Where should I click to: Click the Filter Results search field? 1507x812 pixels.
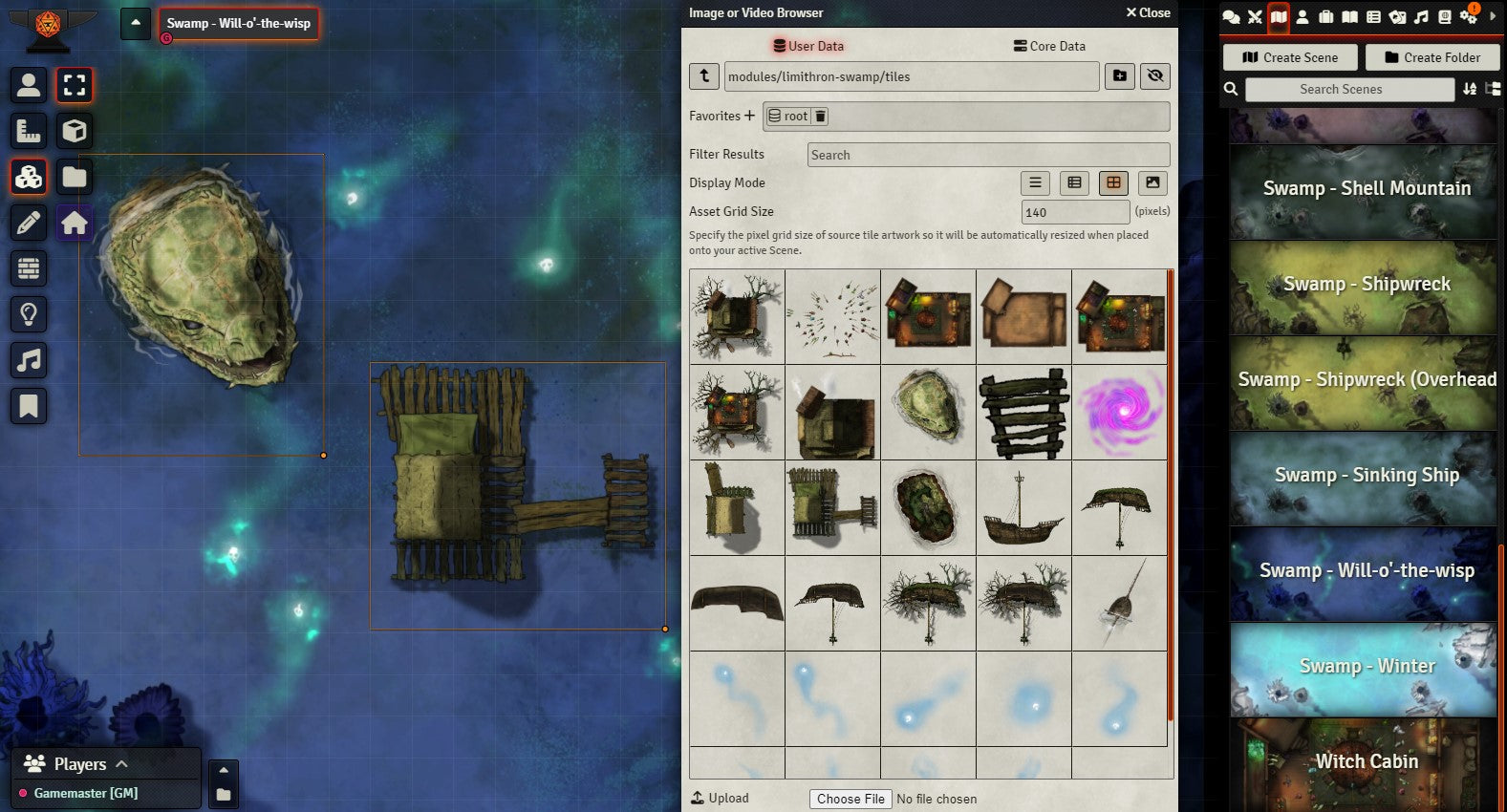pyautogui.click(x=988, y=155)
